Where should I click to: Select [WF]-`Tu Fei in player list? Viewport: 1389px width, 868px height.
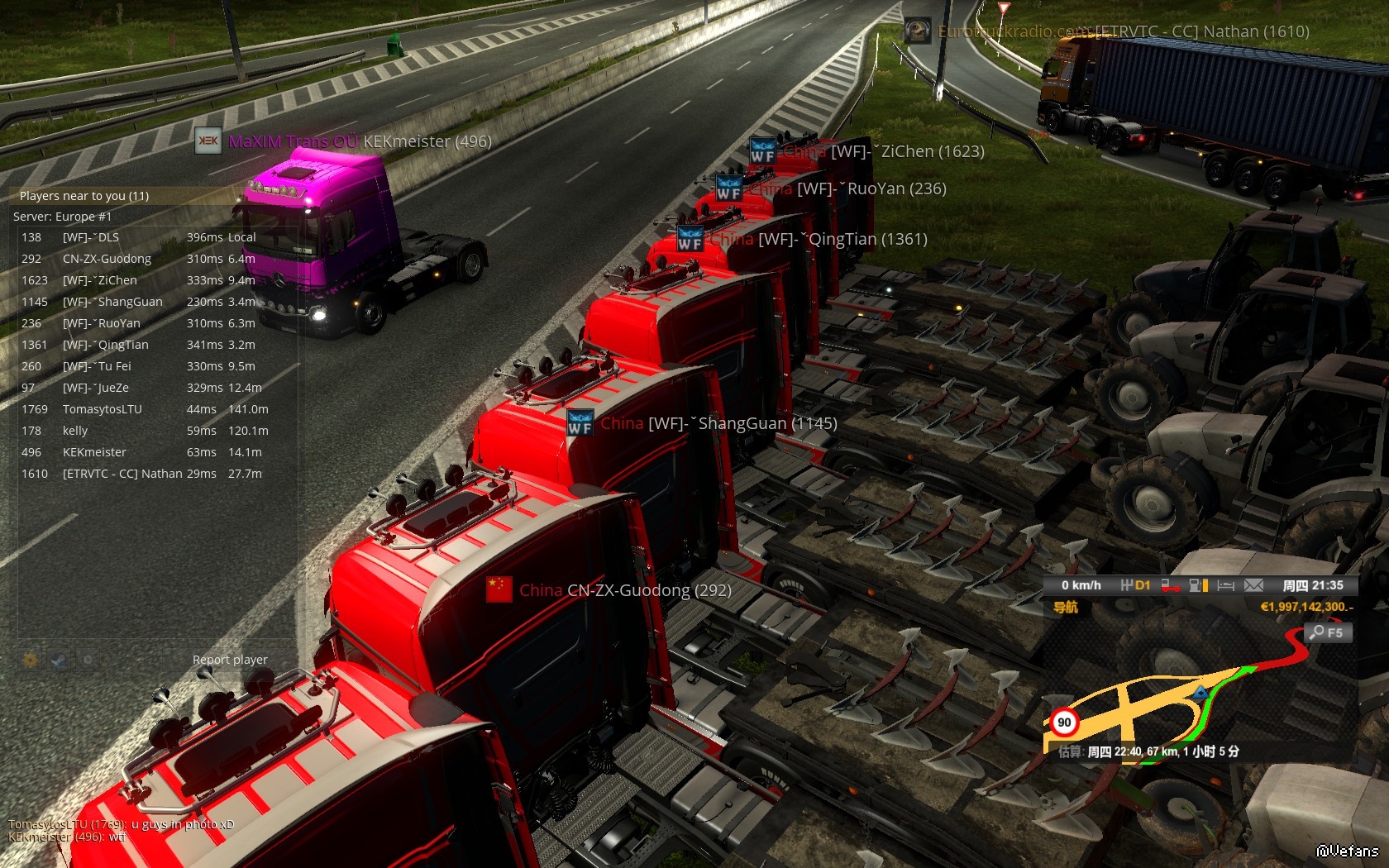tap(97, 366)
